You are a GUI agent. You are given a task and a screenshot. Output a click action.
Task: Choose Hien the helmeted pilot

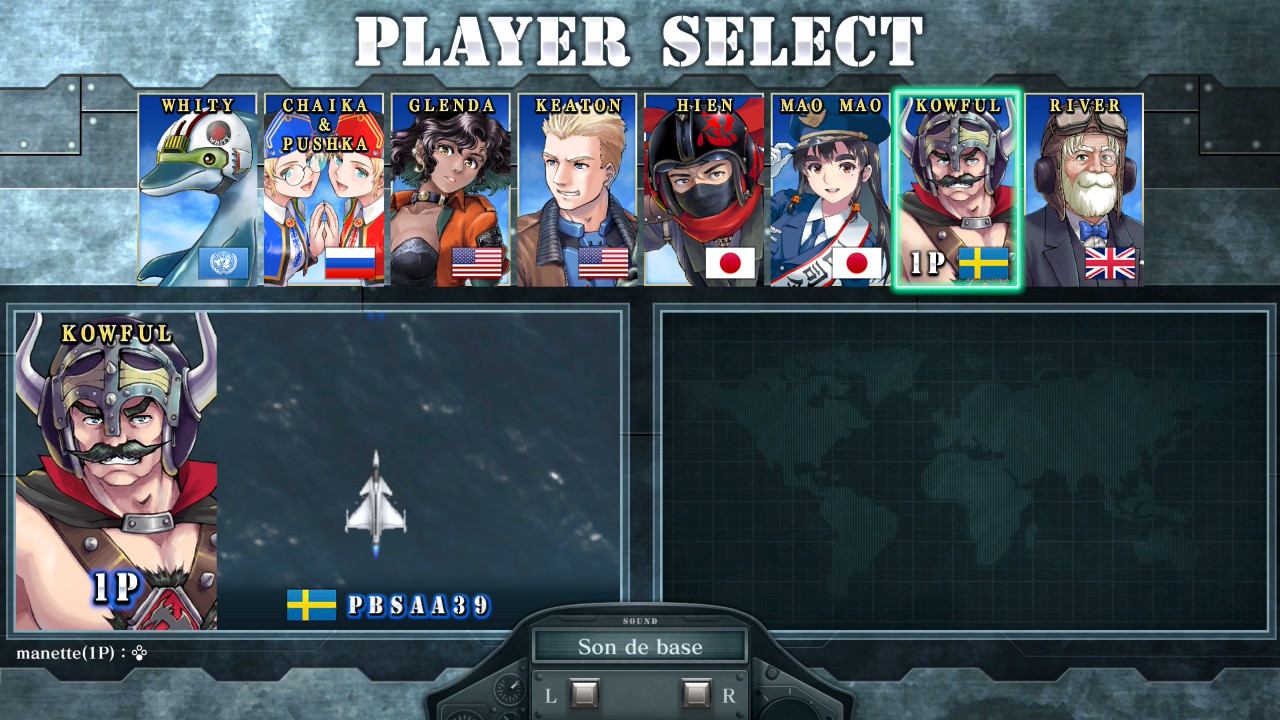click(x=704, y=190)
